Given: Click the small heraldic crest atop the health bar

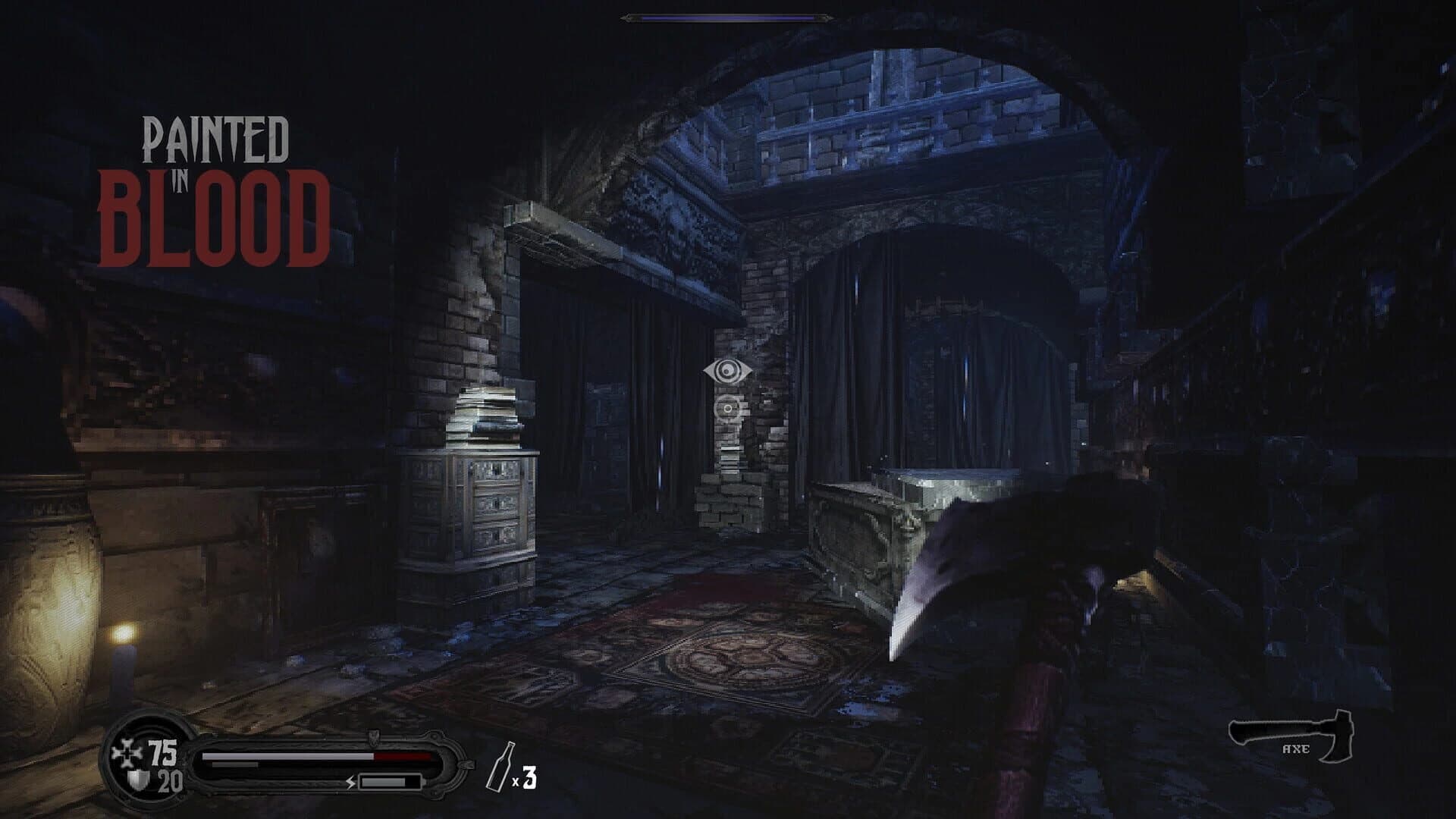Looking at the screenshot, I should tap(373, 737).
